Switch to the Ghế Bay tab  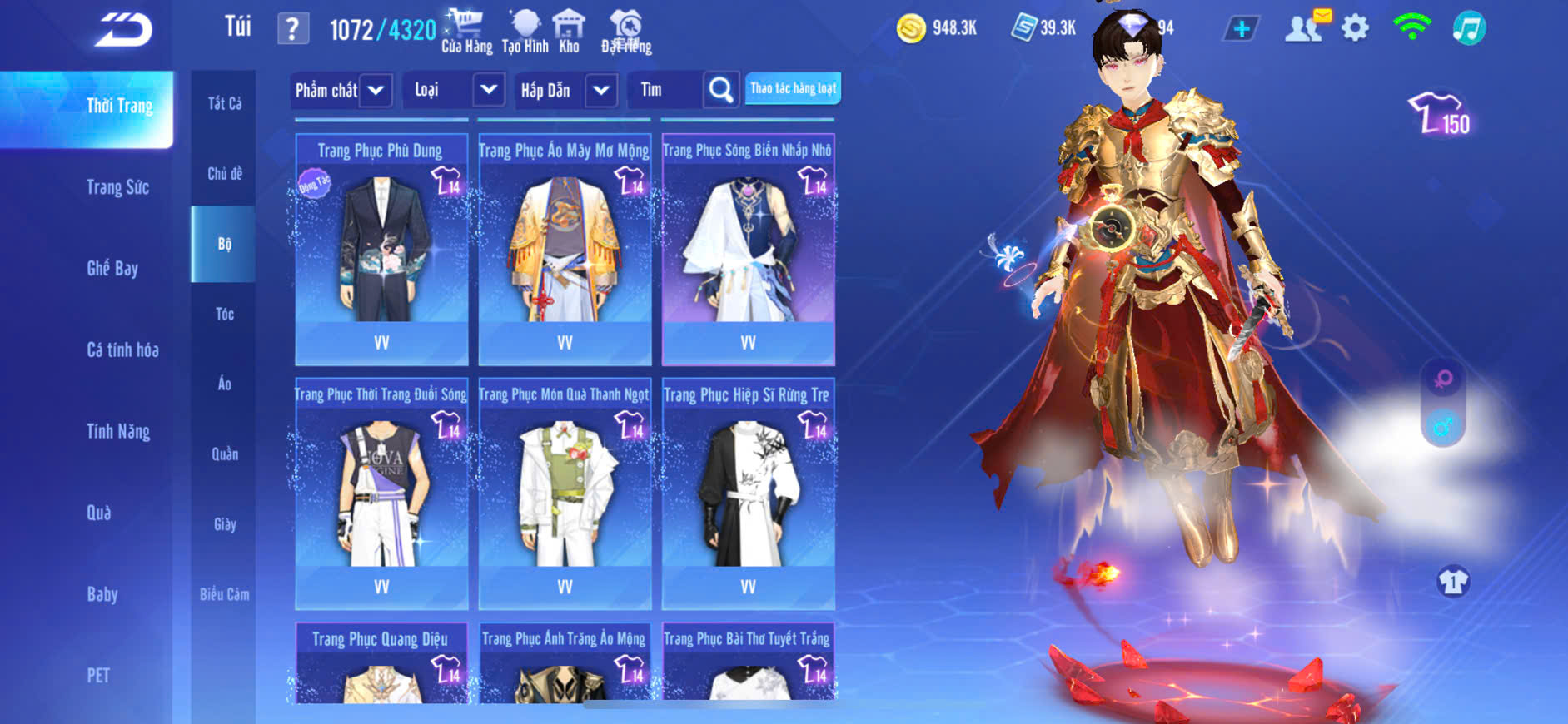[x=112, y=268]
